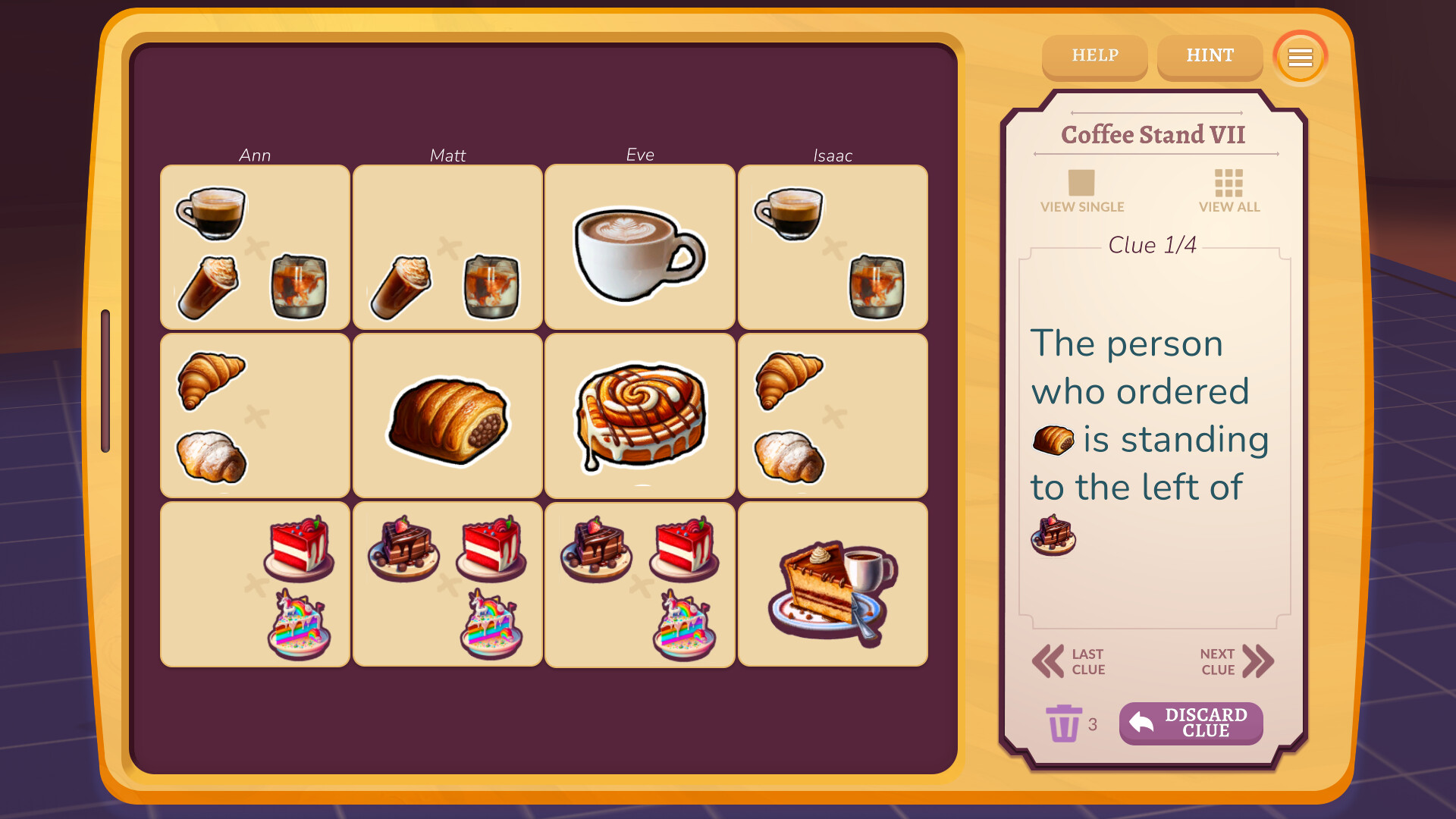The height and width of the screenshot is (819, 1456).
Task: Choose Matt's pain au chocolat pastry
Action: point(447,417)
